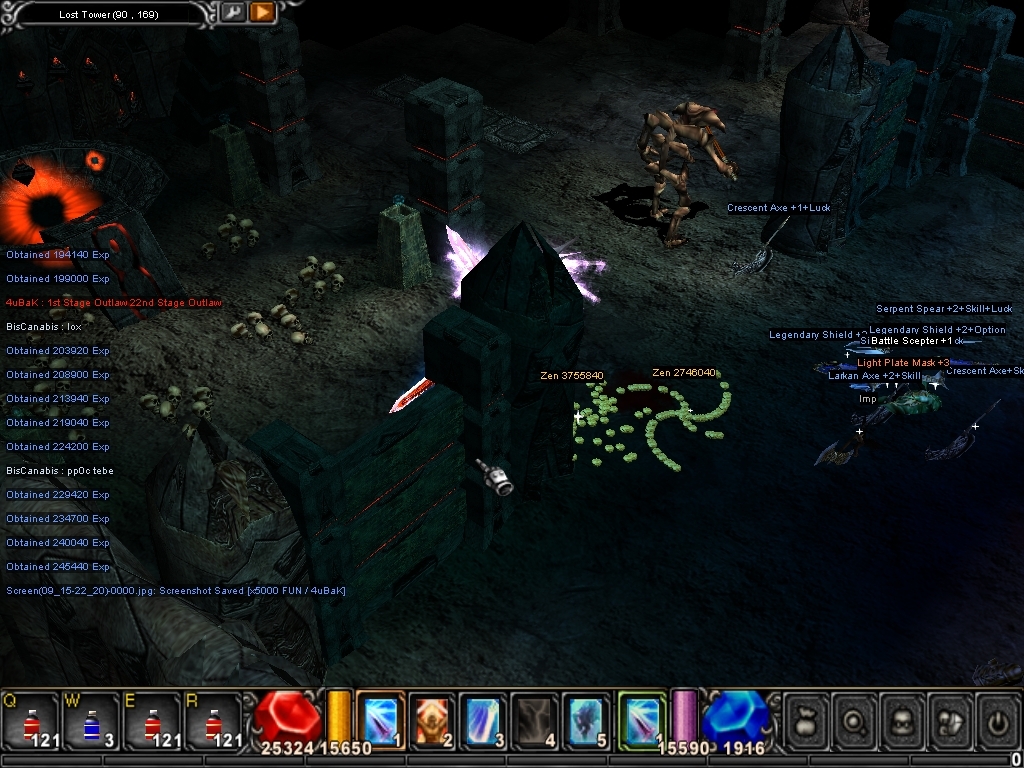Viewport: 1024px width, 768px height.
Task: Open the green-framed active skill selector
Action: tap(642, 720)
